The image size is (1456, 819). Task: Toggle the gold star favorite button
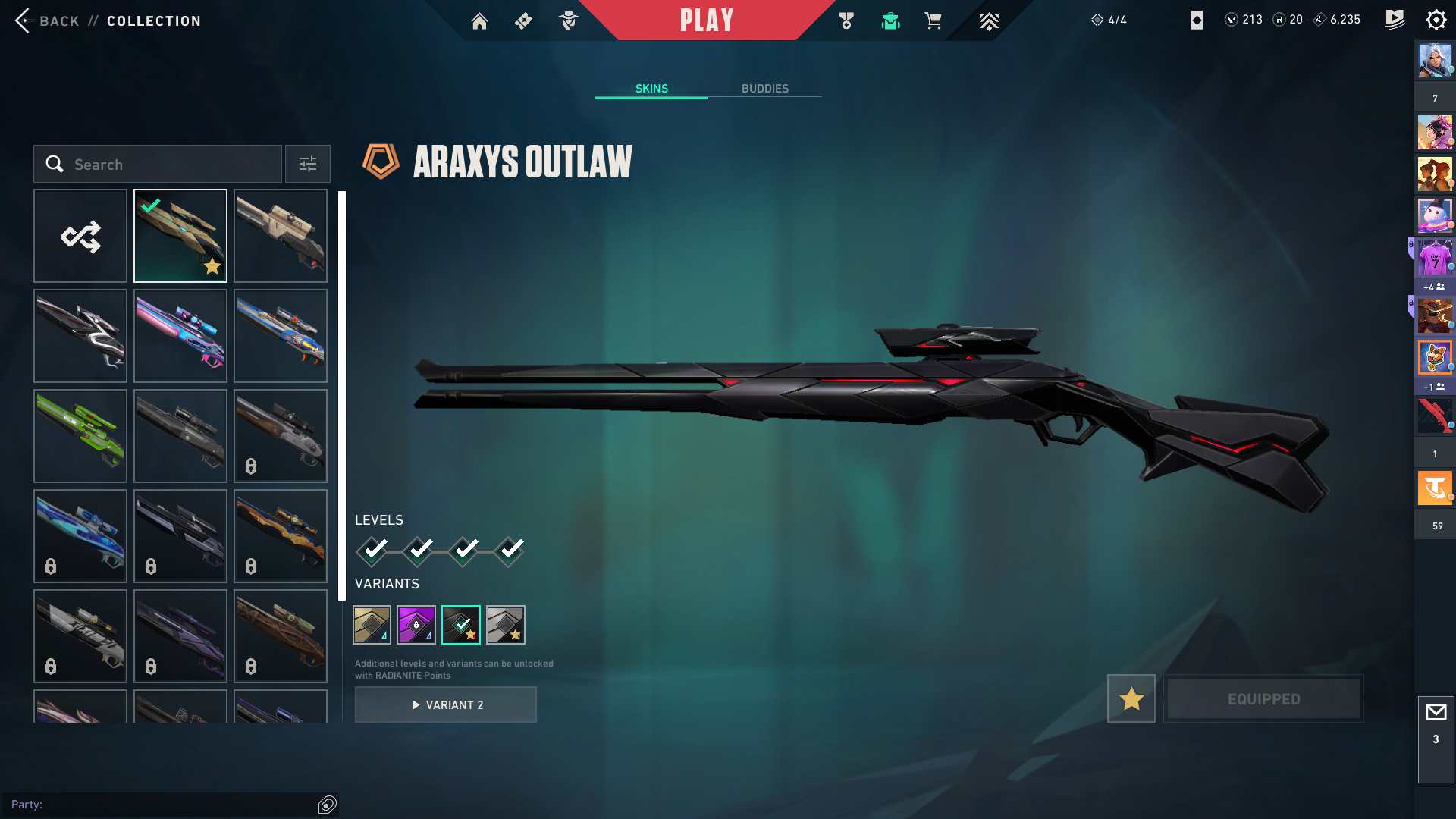[x=1131, y=698]
